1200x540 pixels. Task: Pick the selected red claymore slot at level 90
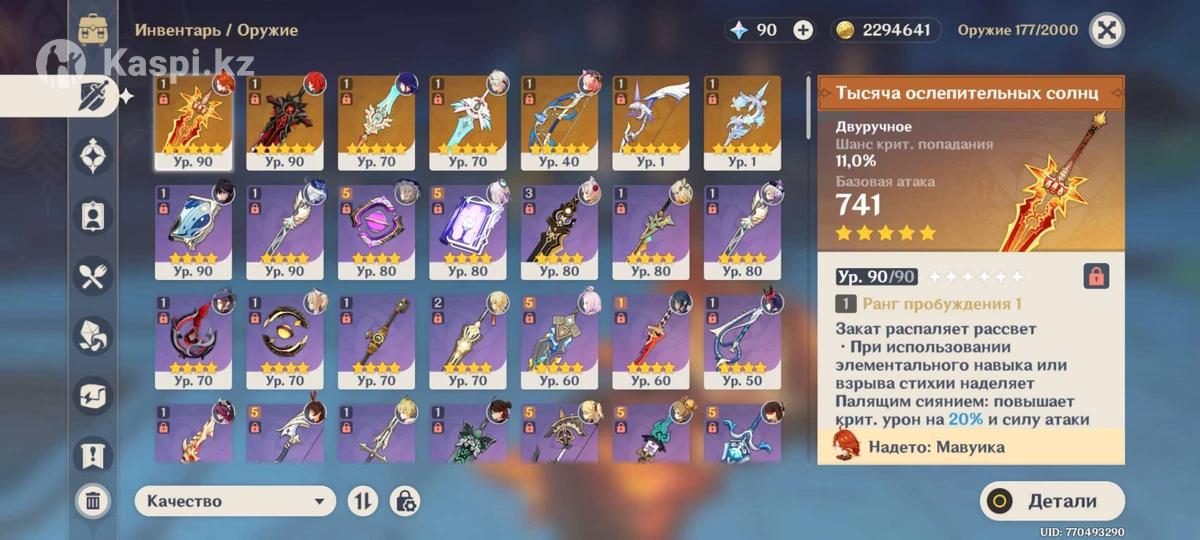pyautogui.click(x=193, y=122)
